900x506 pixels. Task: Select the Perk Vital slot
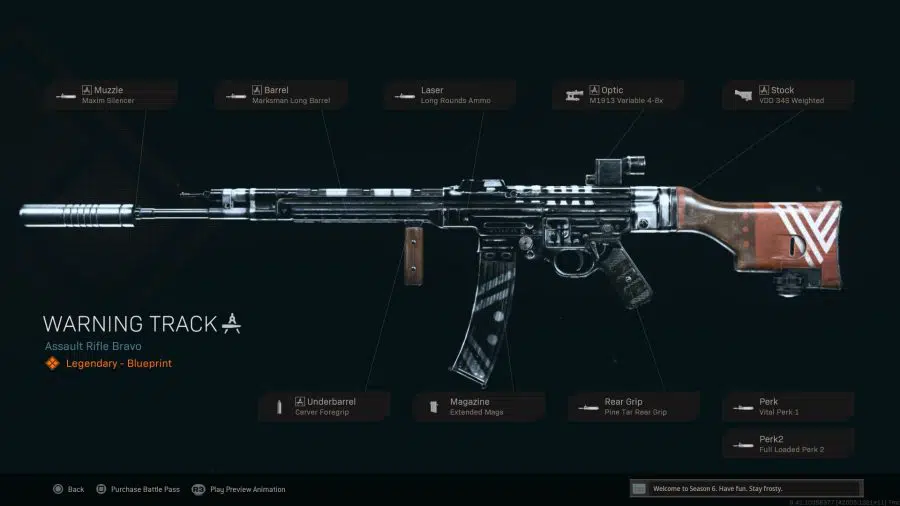click(x=789, y=406)
